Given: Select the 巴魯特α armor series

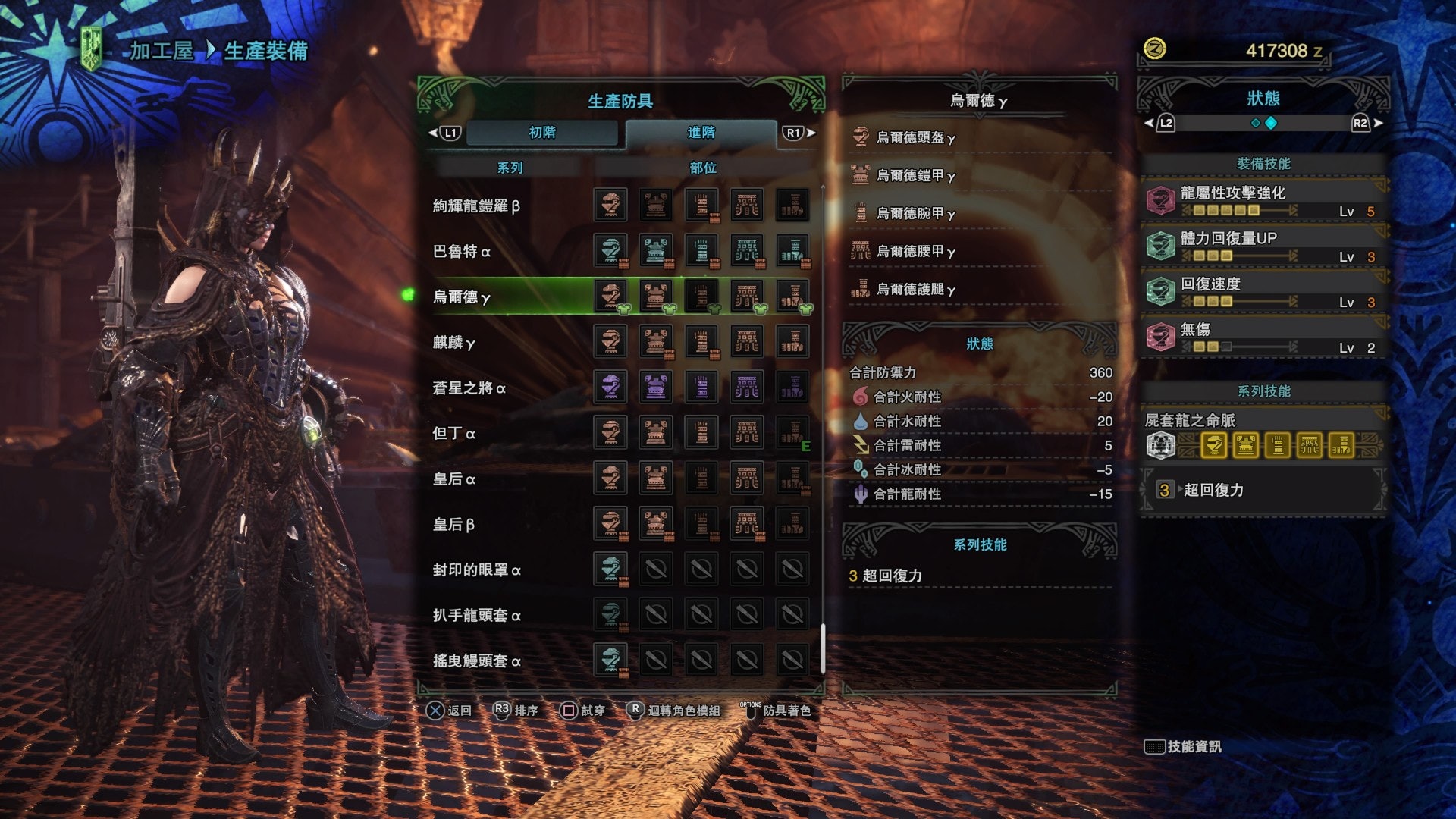Looking at the screenshot, I should [461, 252].
